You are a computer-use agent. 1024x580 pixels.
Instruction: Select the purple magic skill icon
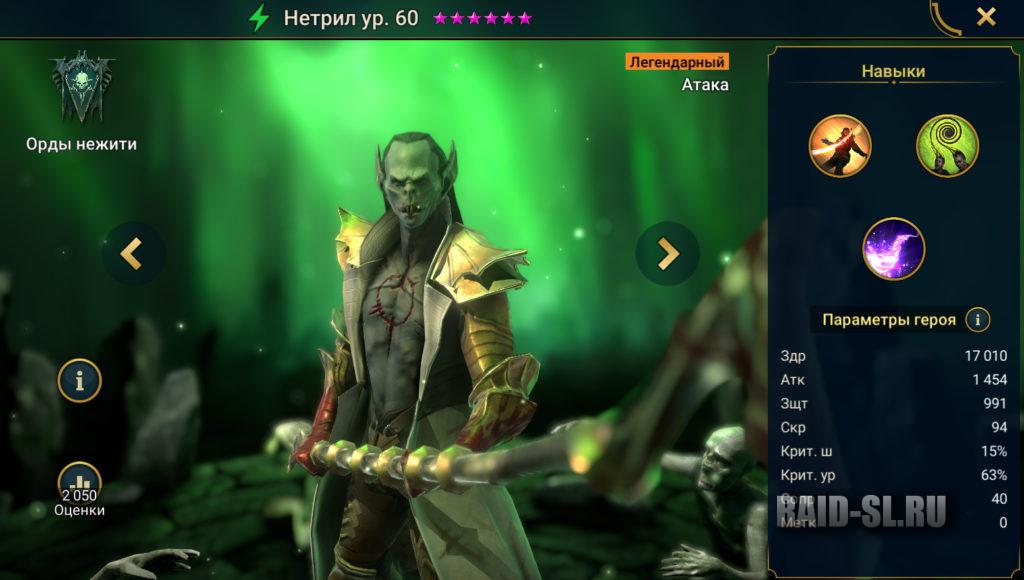click(894, 248)
